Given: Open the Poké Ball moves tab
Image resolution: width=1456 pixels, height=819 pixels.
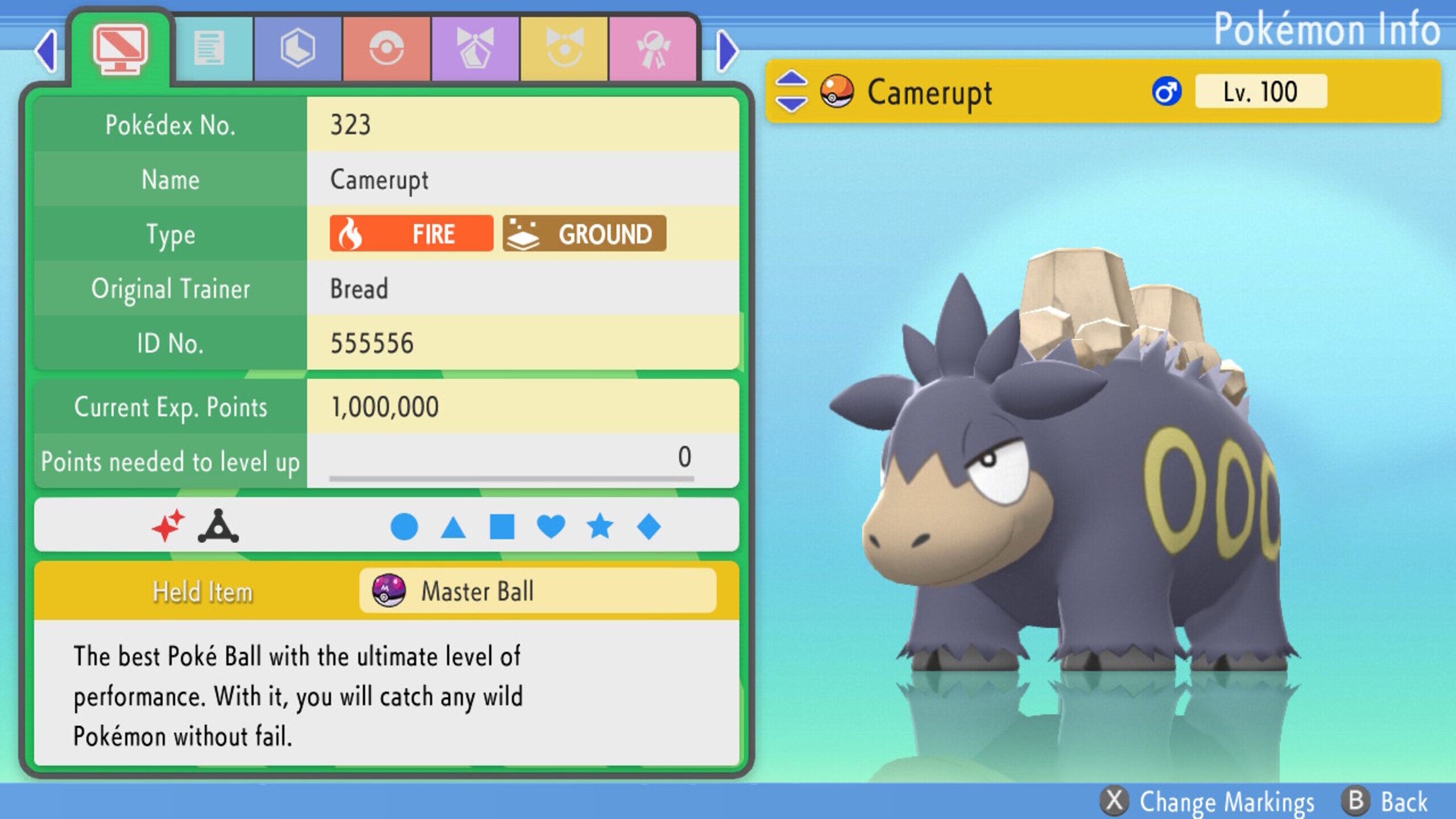Looking at the screenshot, I should 387,48.
